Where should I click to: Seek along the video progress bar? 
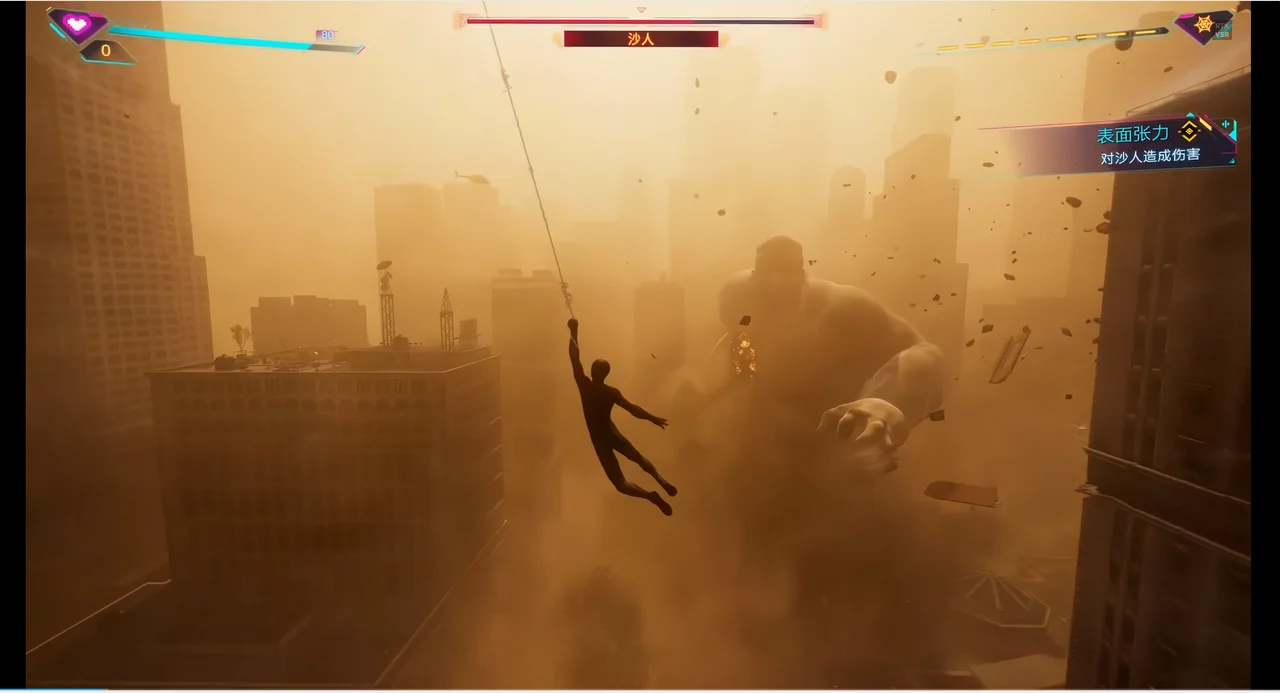[640, 689]
